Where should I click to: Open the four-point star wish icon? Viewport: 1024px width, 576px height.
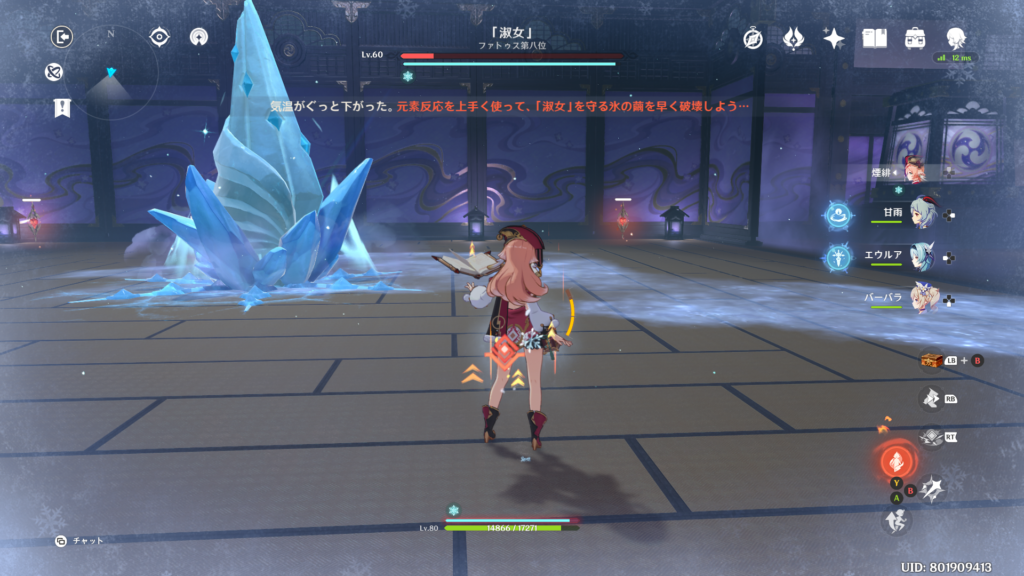point(833,39)
